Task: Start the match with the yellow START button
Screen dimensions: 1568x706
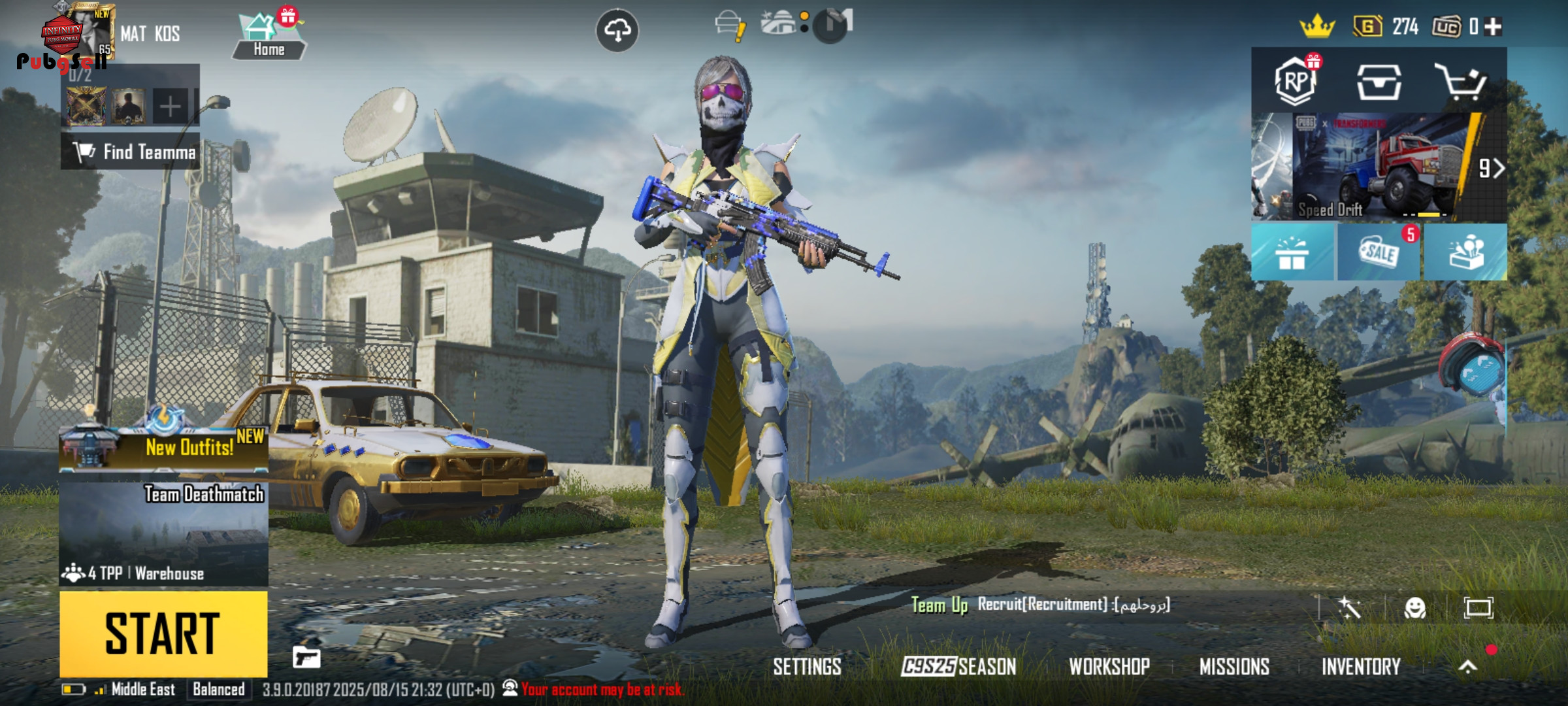Action: click(x=163, y=633)
